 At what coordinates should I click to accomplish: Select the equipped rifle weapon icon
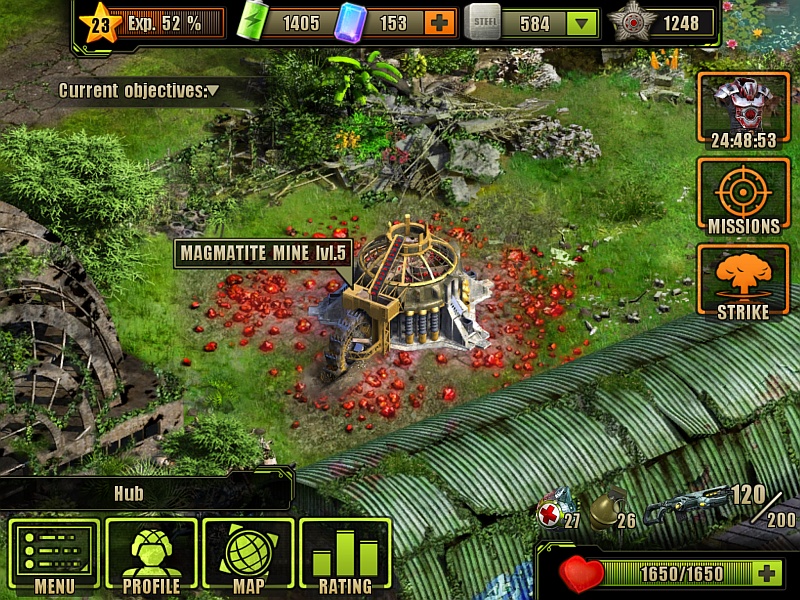pos(687,504)
